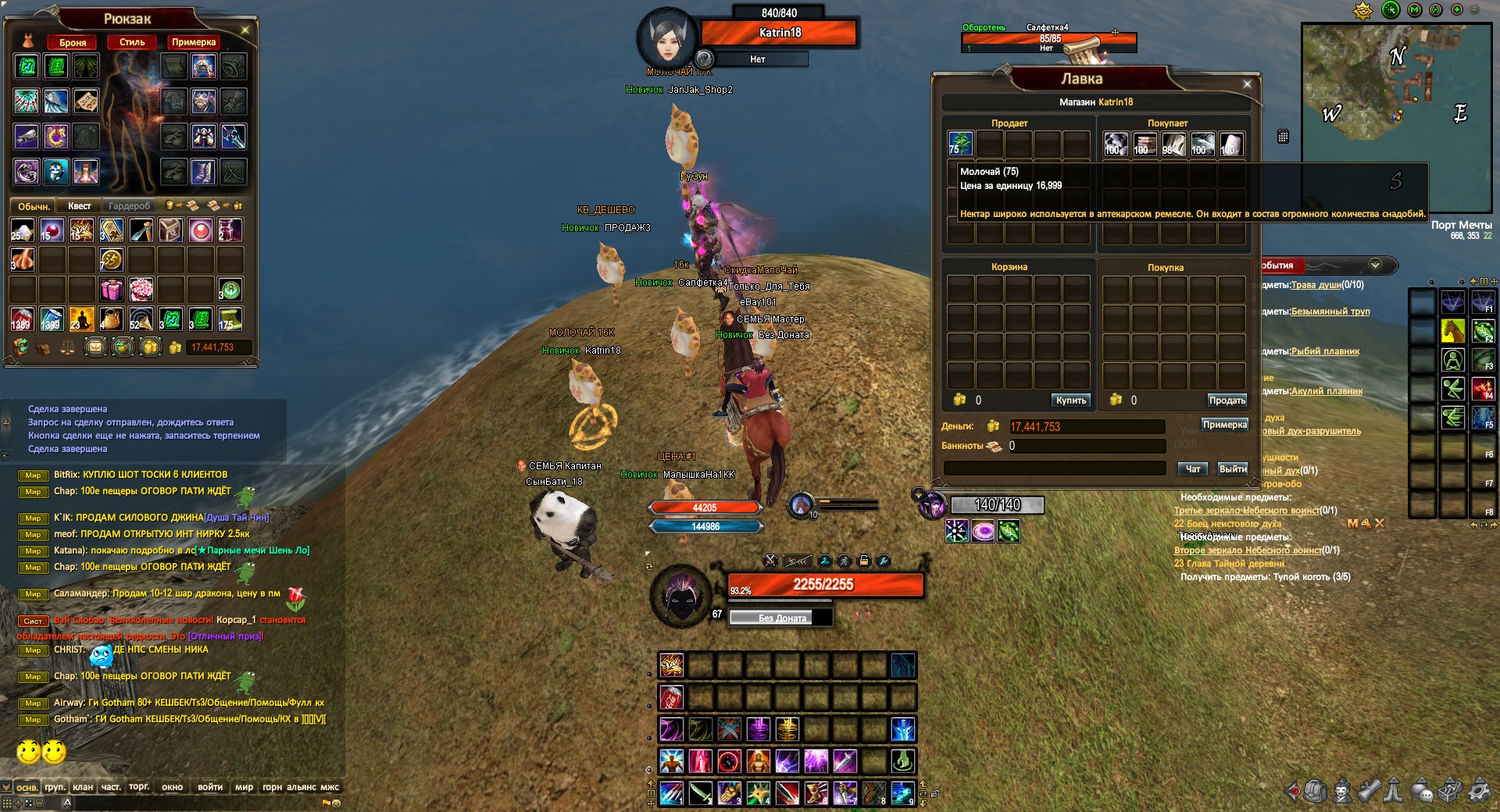Switch to the Броня tab

point(73,42)
